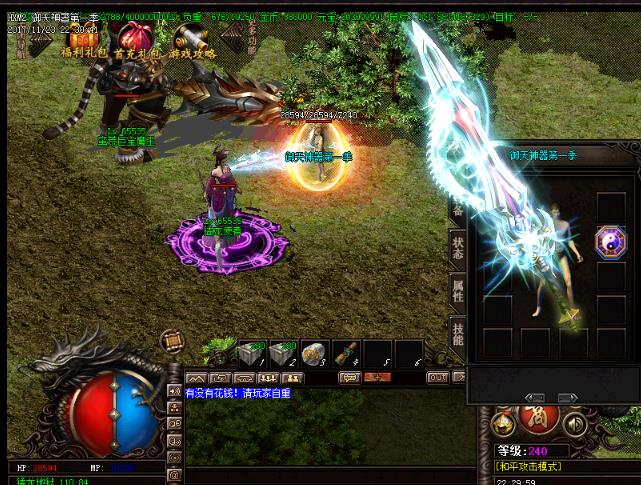This screenshot has width=641, height=485.
Task: Use the item in hotbar slot 2
Action: point(281,353)
